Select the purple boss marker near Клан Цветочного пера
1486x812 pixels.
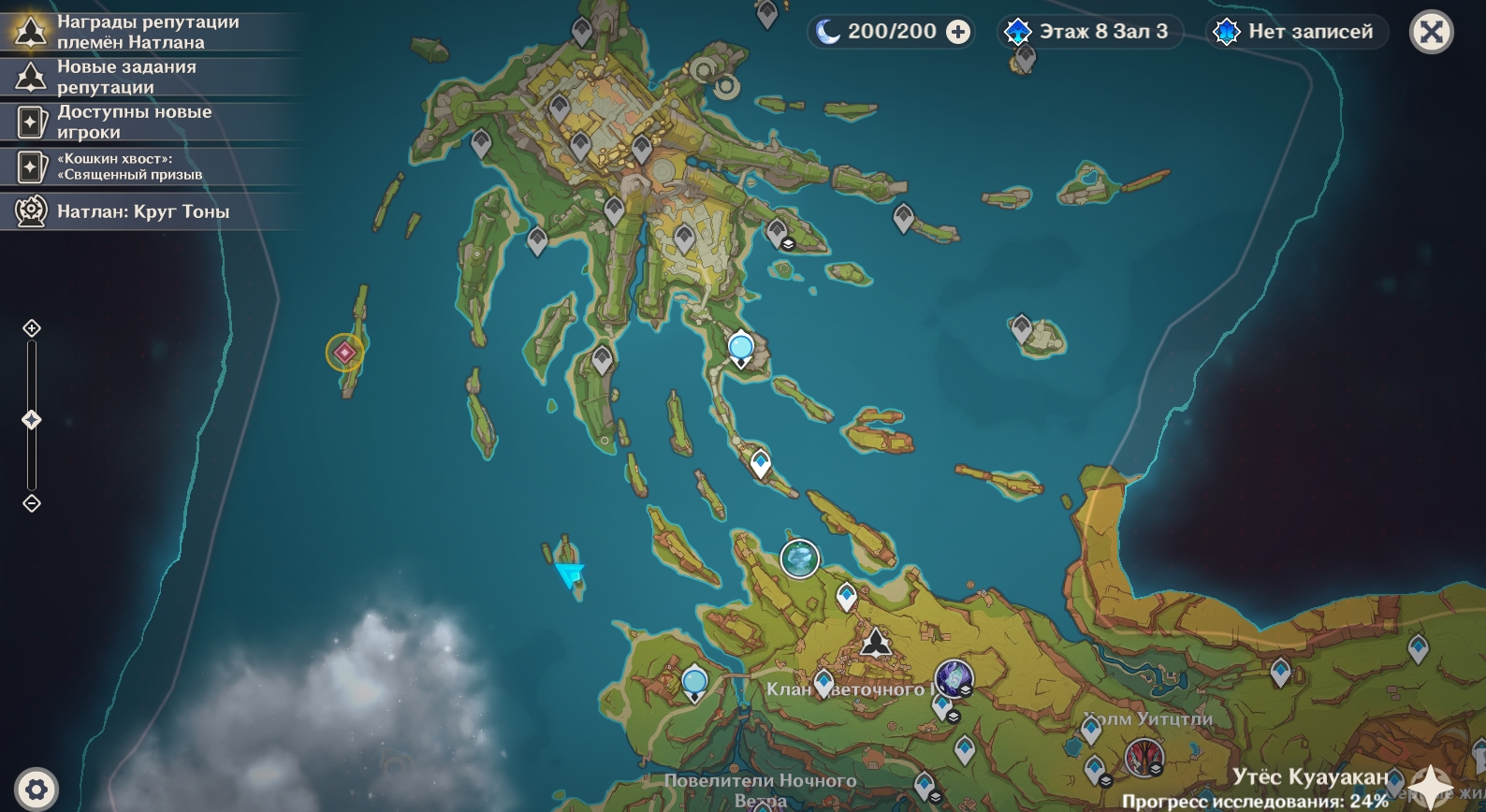point(954,677)
